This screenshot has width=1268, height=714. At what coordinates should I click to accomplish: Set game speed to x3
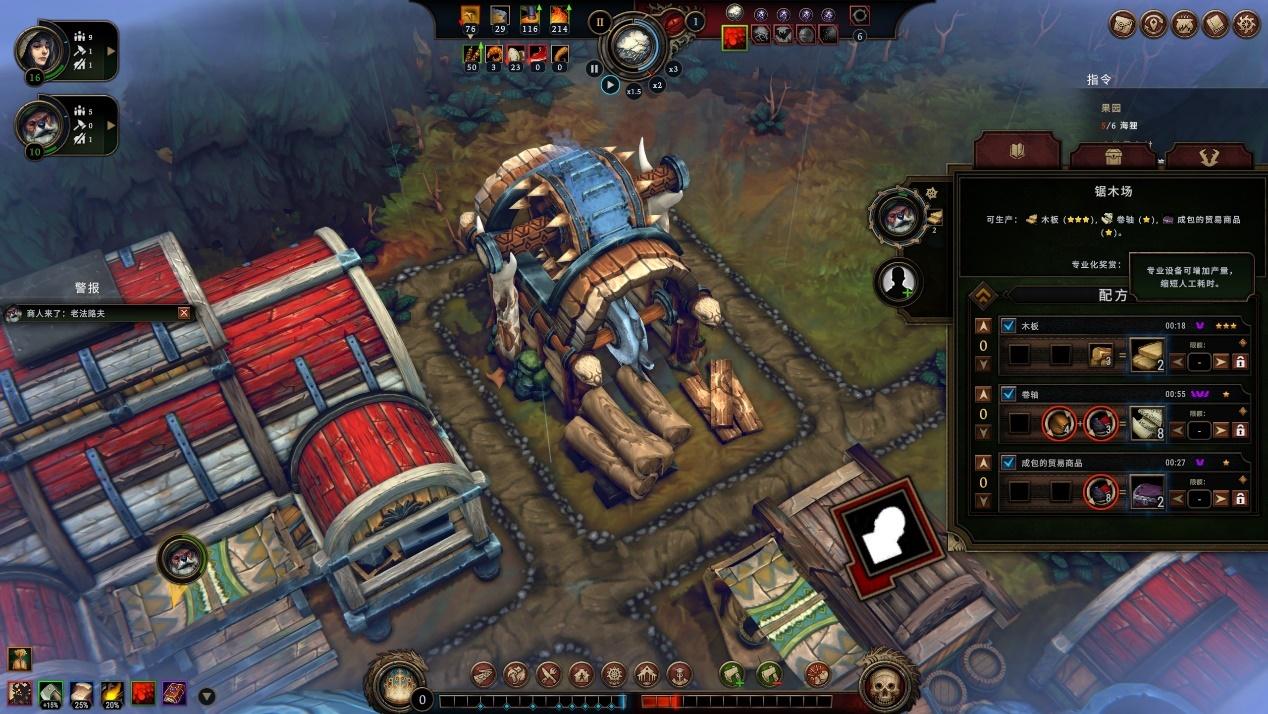pyautogui.click(x=674, y=69)
